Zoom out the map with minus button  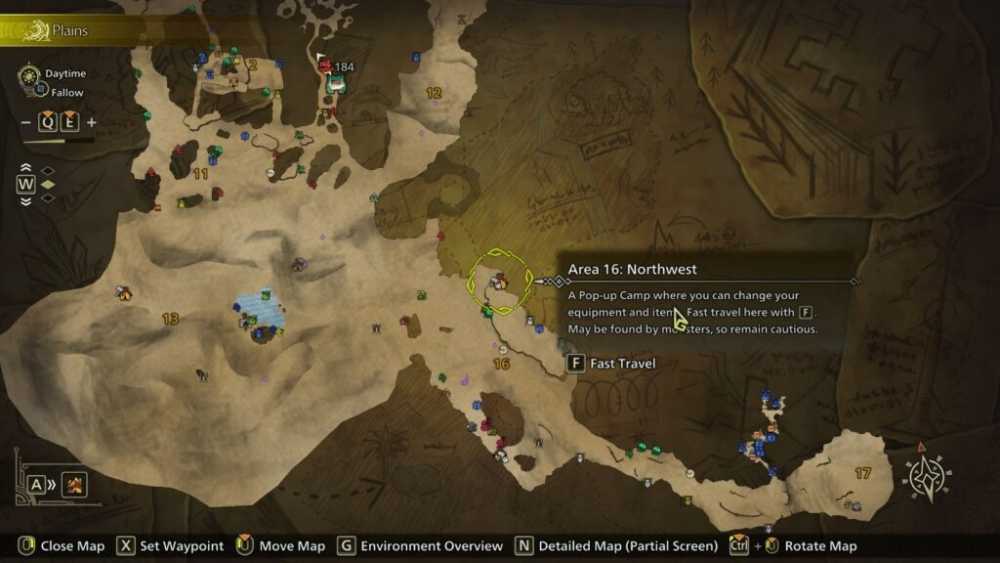click(25, 123)
